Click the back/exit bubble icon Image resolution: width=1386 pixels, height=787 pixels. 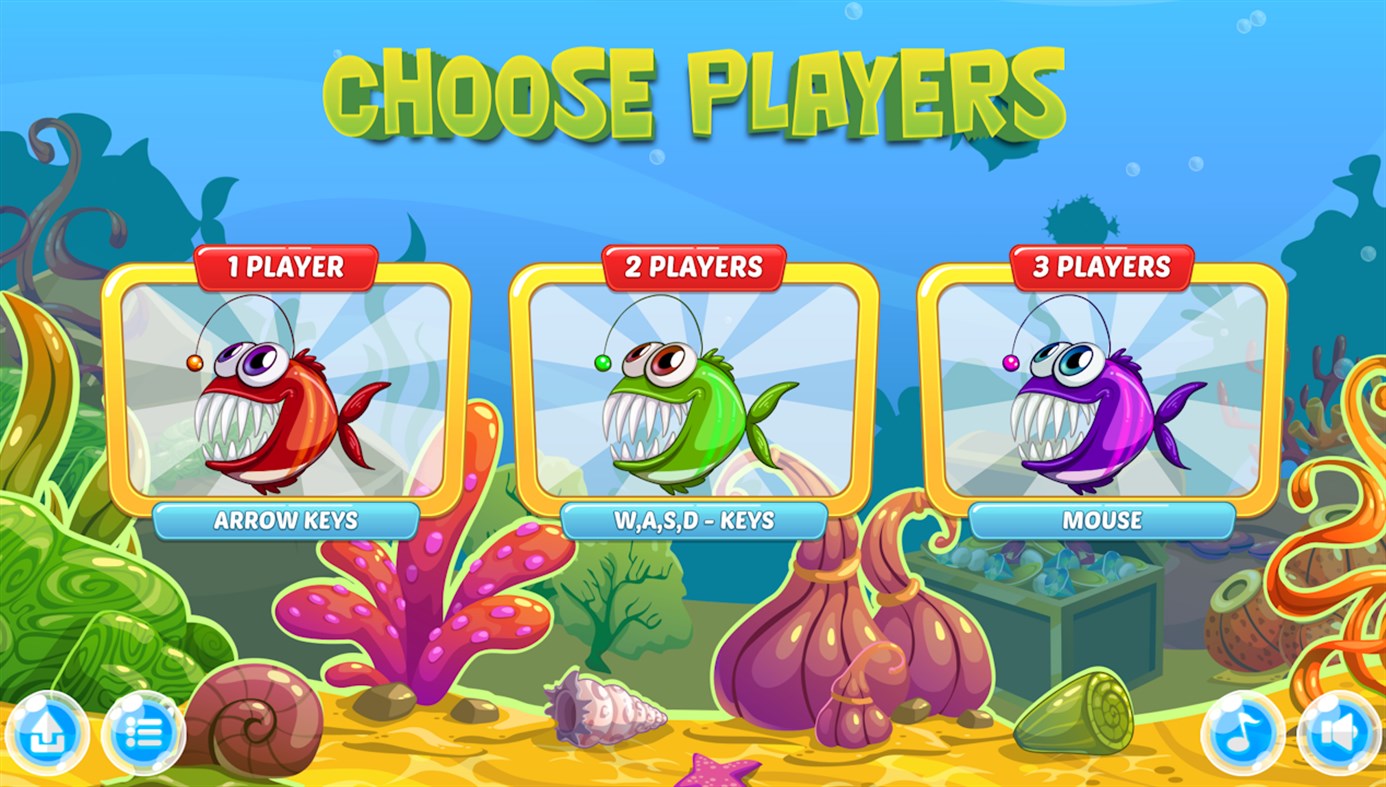tap(47, 733)
